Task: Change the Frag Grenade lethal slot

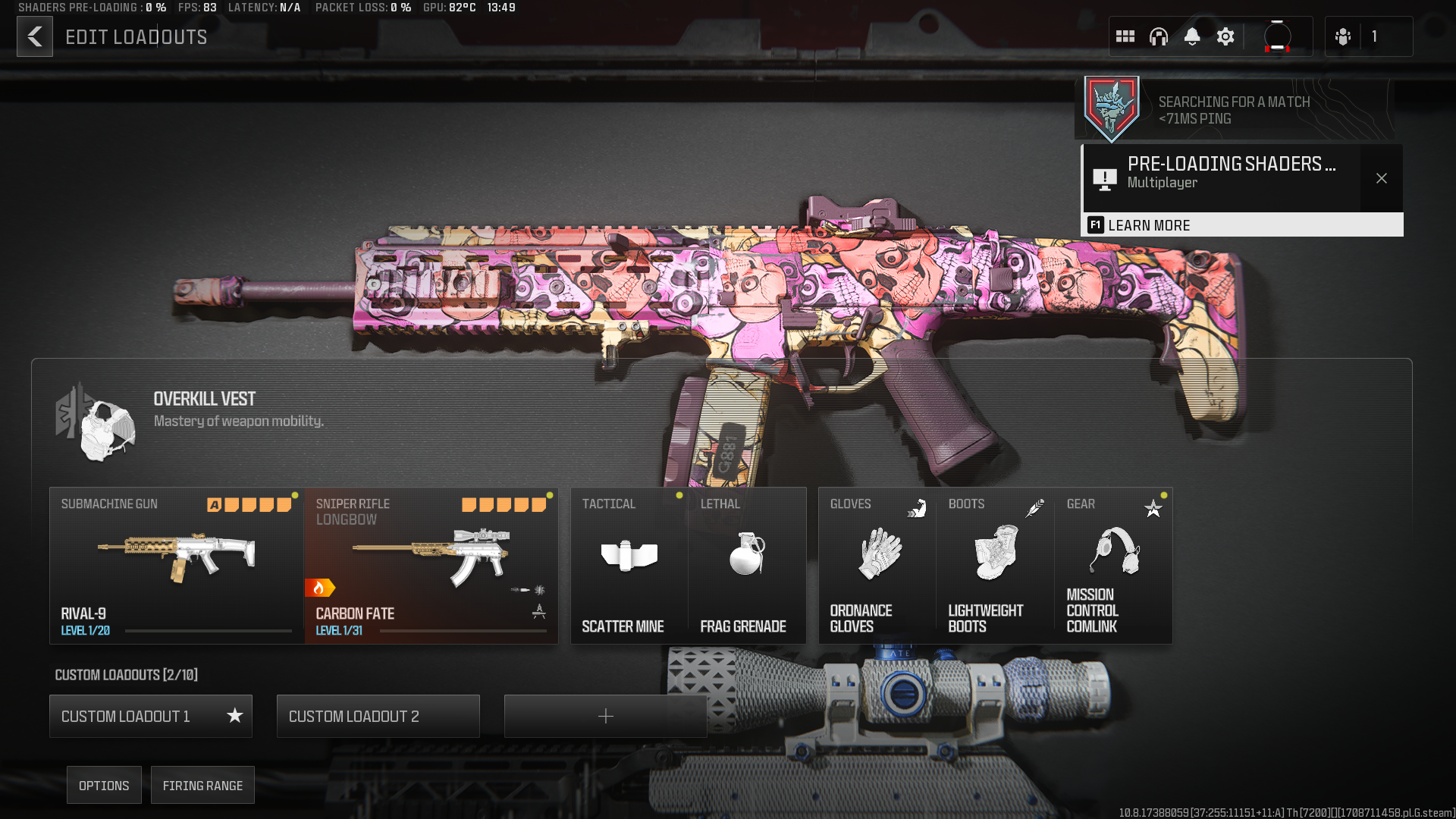Action: (747, 566)
